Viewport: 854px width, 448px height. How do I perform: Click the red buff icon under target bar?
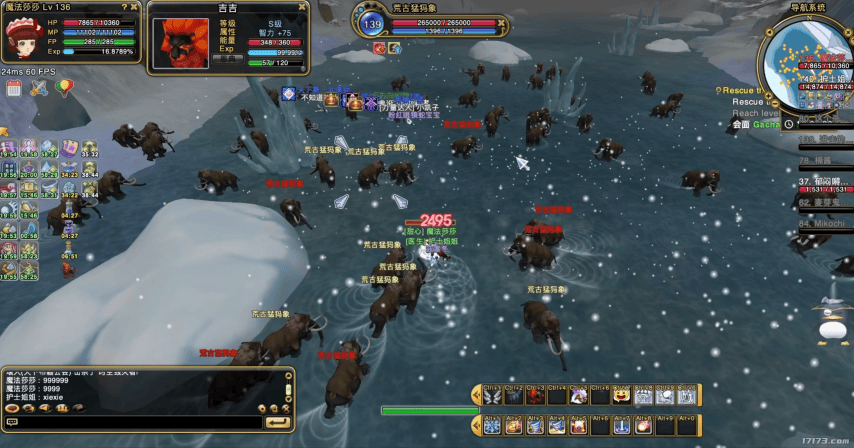pos(380,47)
